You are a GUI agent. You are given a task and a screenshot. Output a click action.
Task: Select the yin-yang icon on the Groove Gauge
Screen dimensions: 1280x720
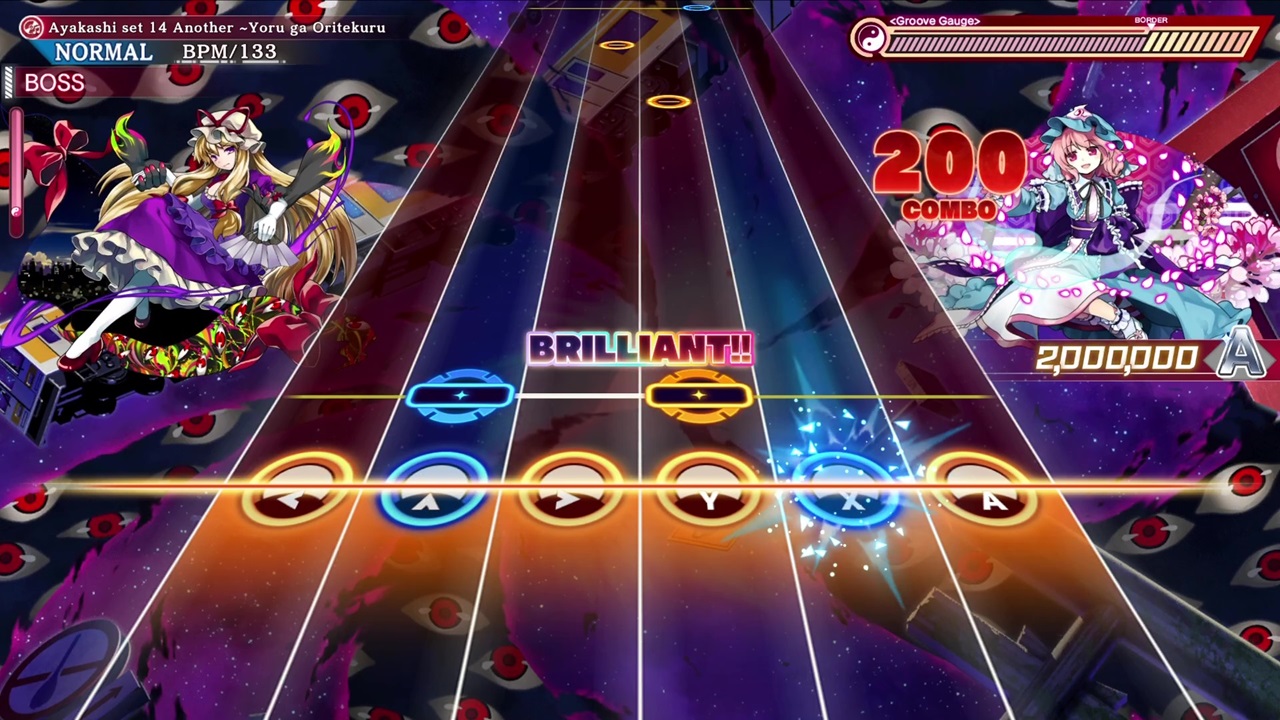click(874, 40)
